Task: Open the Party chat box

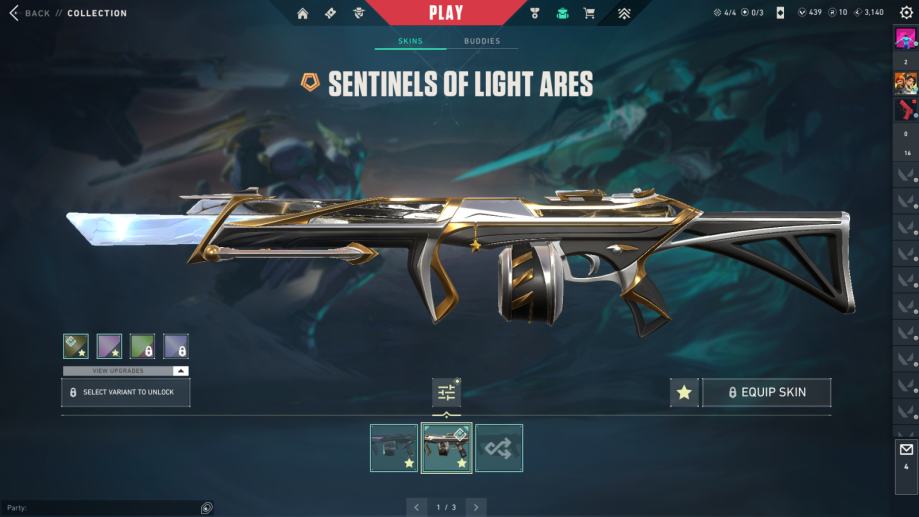Action: [100, 508]
